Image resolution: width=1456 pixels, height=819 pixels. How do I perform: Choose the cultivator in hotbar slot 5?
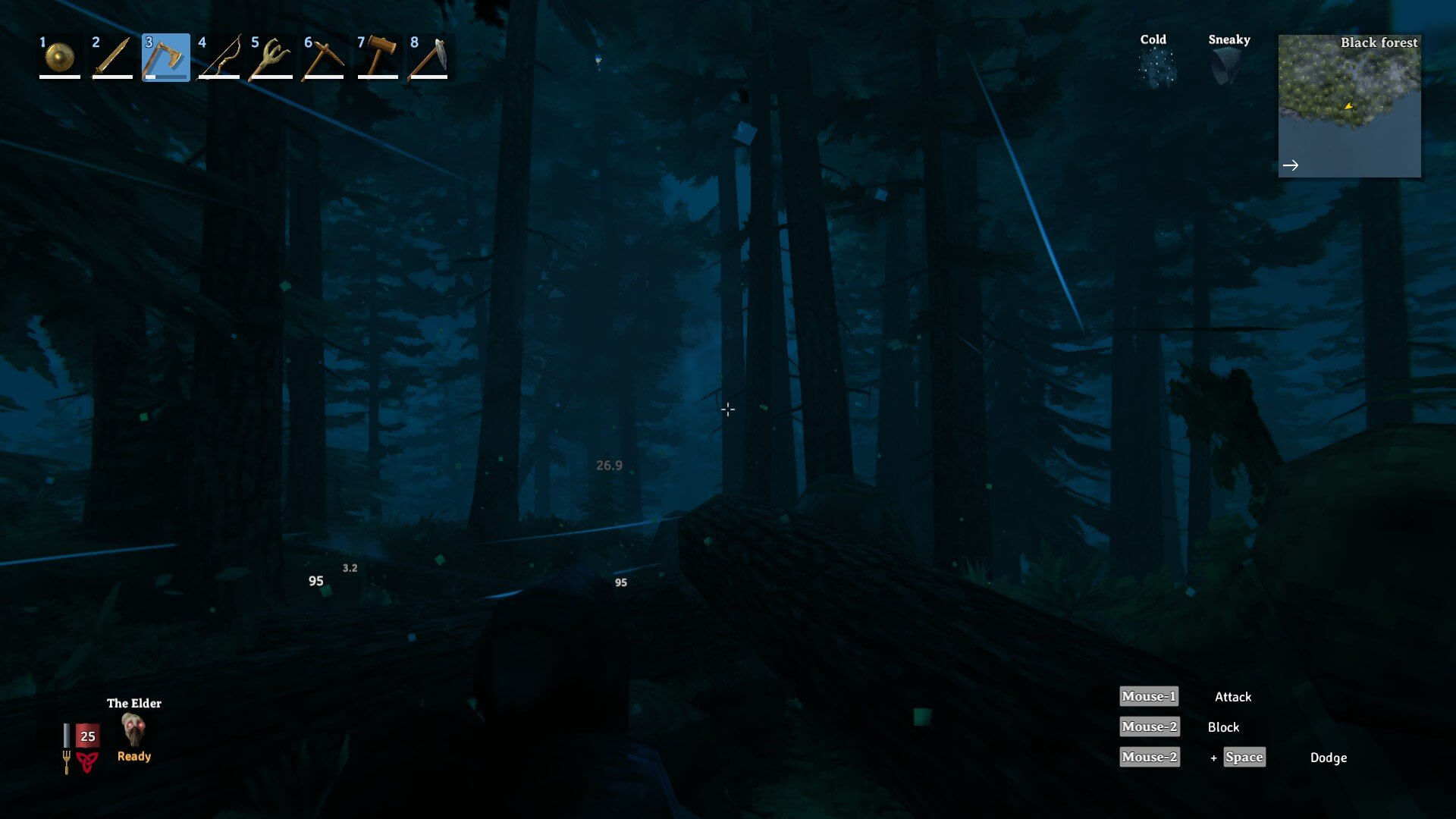pyautogui.click(x=271, y=57)
